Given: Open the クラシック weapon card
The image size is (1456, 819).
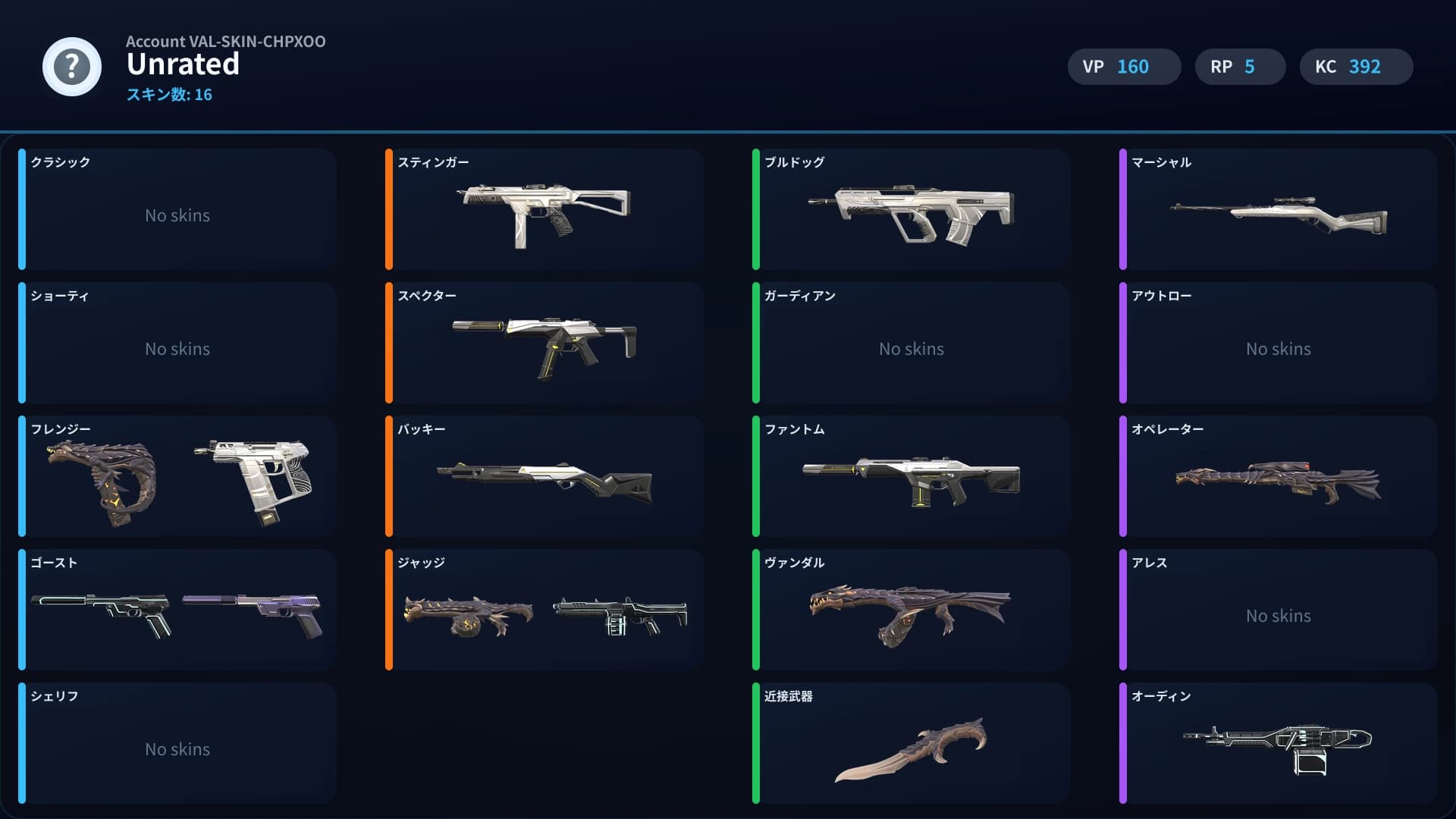Looking at the screenshot, I should [x=178, y=210].
